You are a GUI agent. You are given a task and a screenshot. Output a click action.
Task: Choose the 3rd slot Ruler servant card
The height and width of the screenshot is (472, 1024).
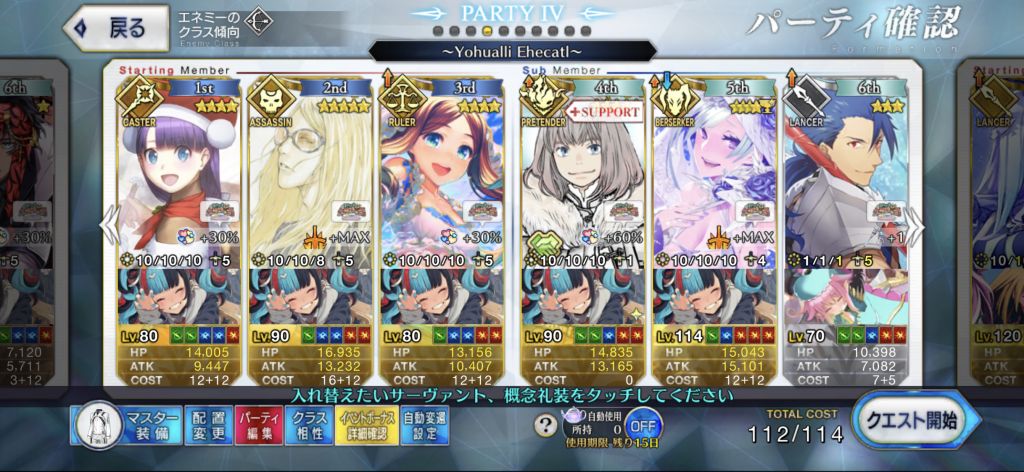[x=441, y=170]
